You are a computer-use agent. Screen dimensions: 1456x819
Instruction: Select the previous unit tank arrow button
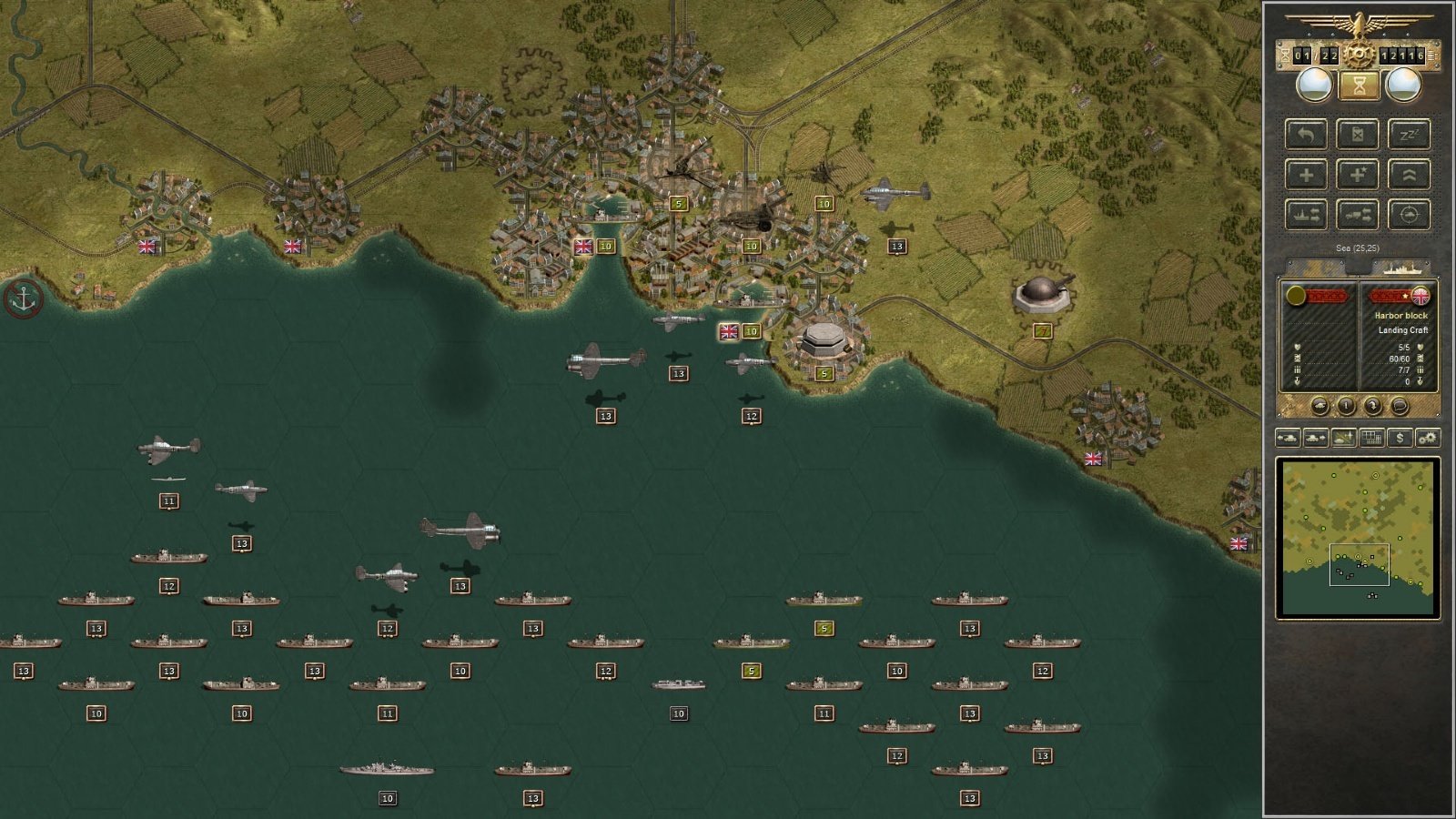[1288, 438]
